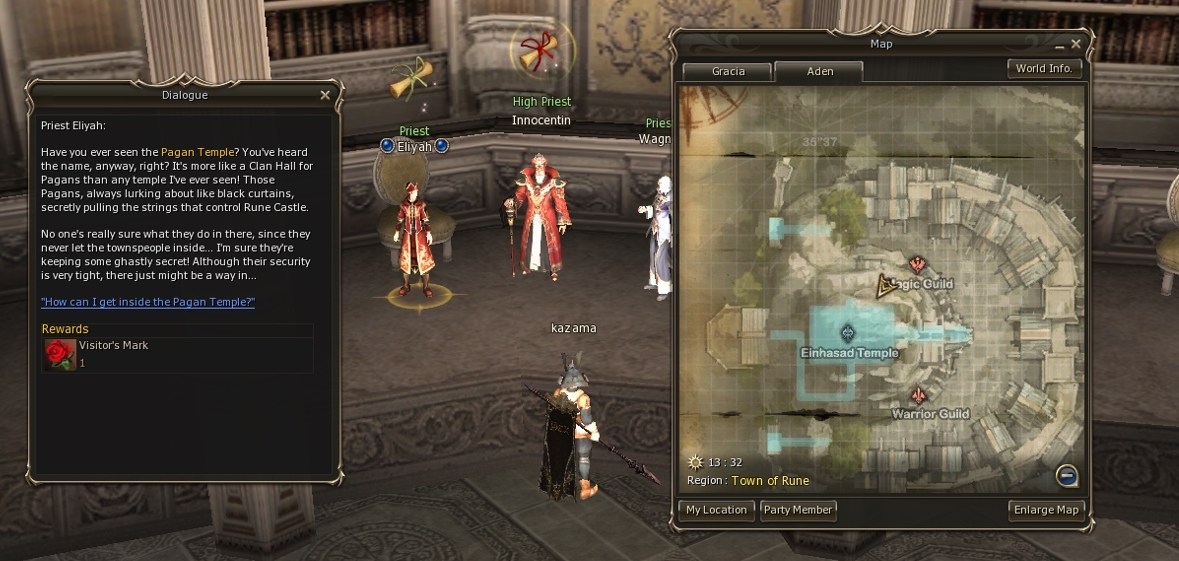Image resolution: width=1179 pixels, height=561 pixels.
Task: Switch to the Aden map tab
Action: tap(819, 71)
